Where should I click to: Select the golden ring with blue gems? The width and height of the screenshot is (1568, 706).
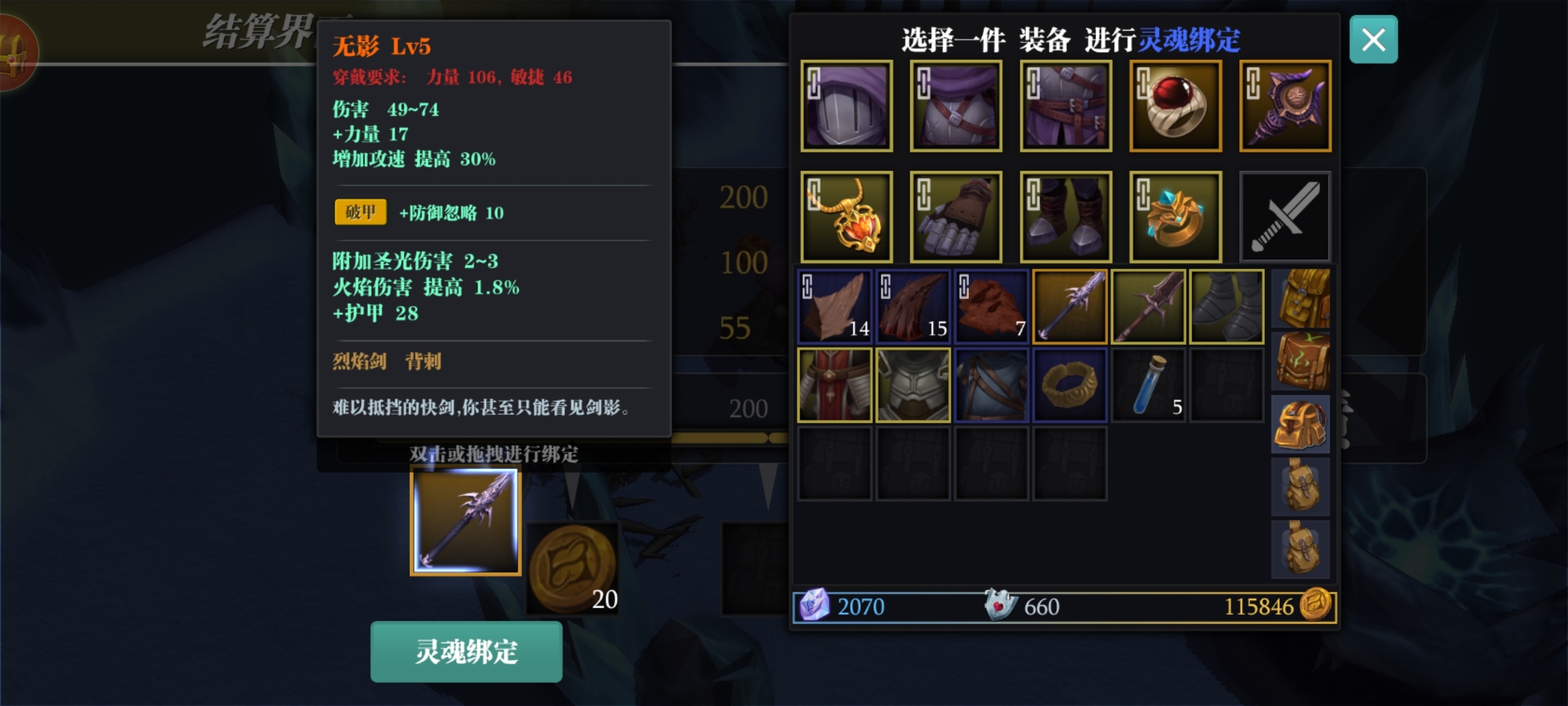1175,217
